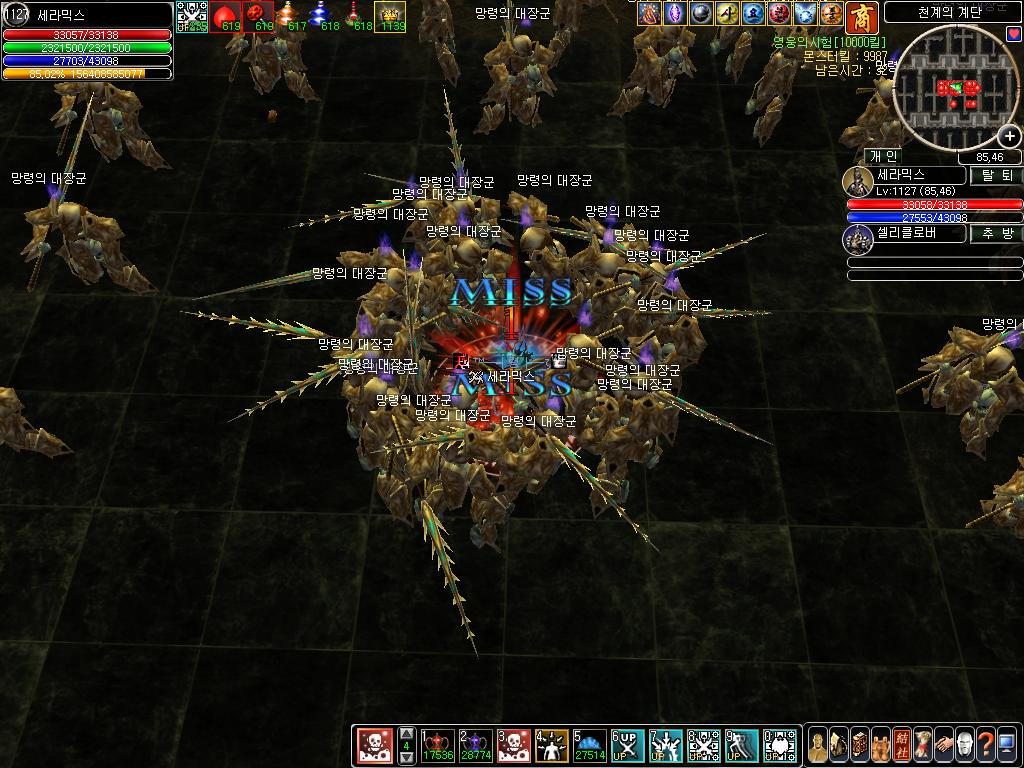The image size is (1024, 768).
Task: Click the heart icon beside the minimap
Action: pos(1014,34)
